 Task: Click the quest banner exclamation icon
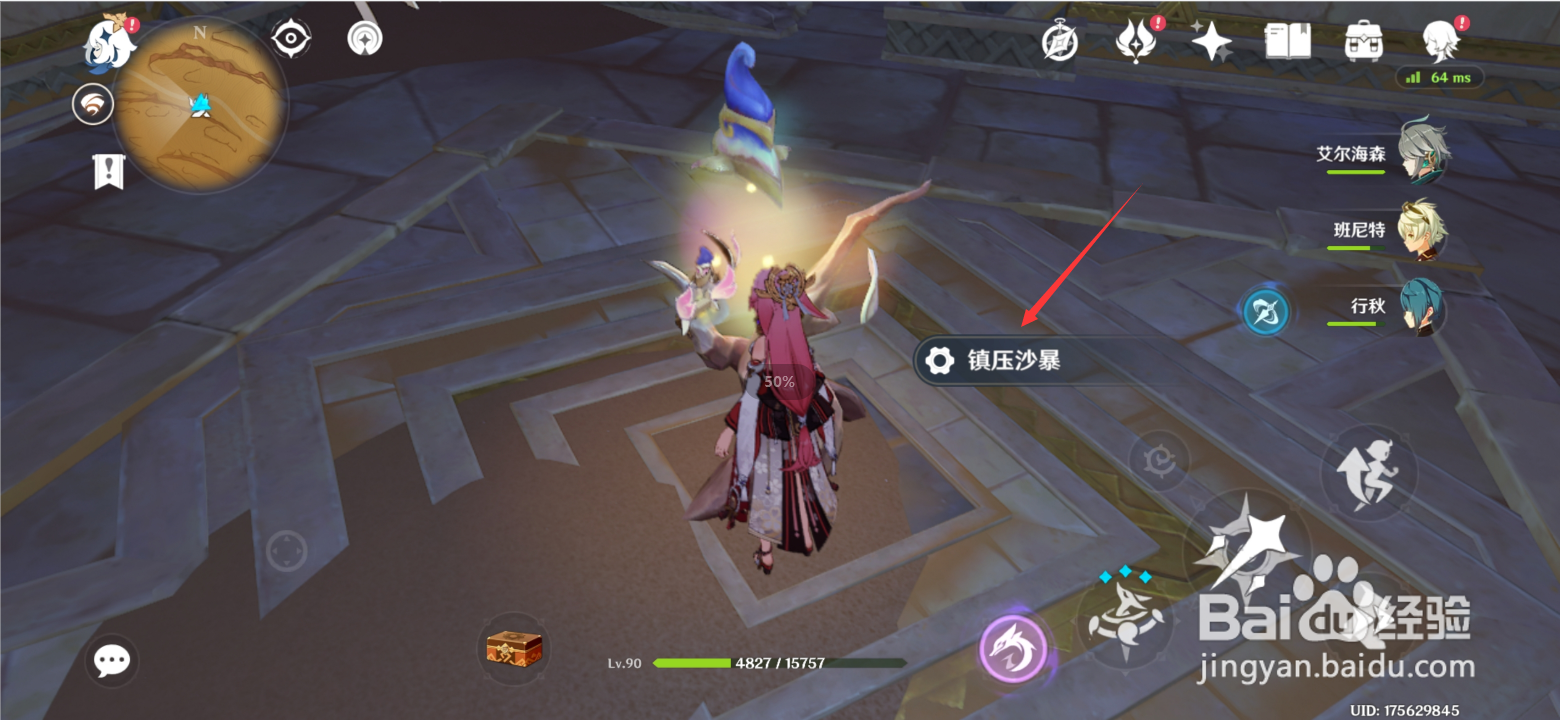108,171
